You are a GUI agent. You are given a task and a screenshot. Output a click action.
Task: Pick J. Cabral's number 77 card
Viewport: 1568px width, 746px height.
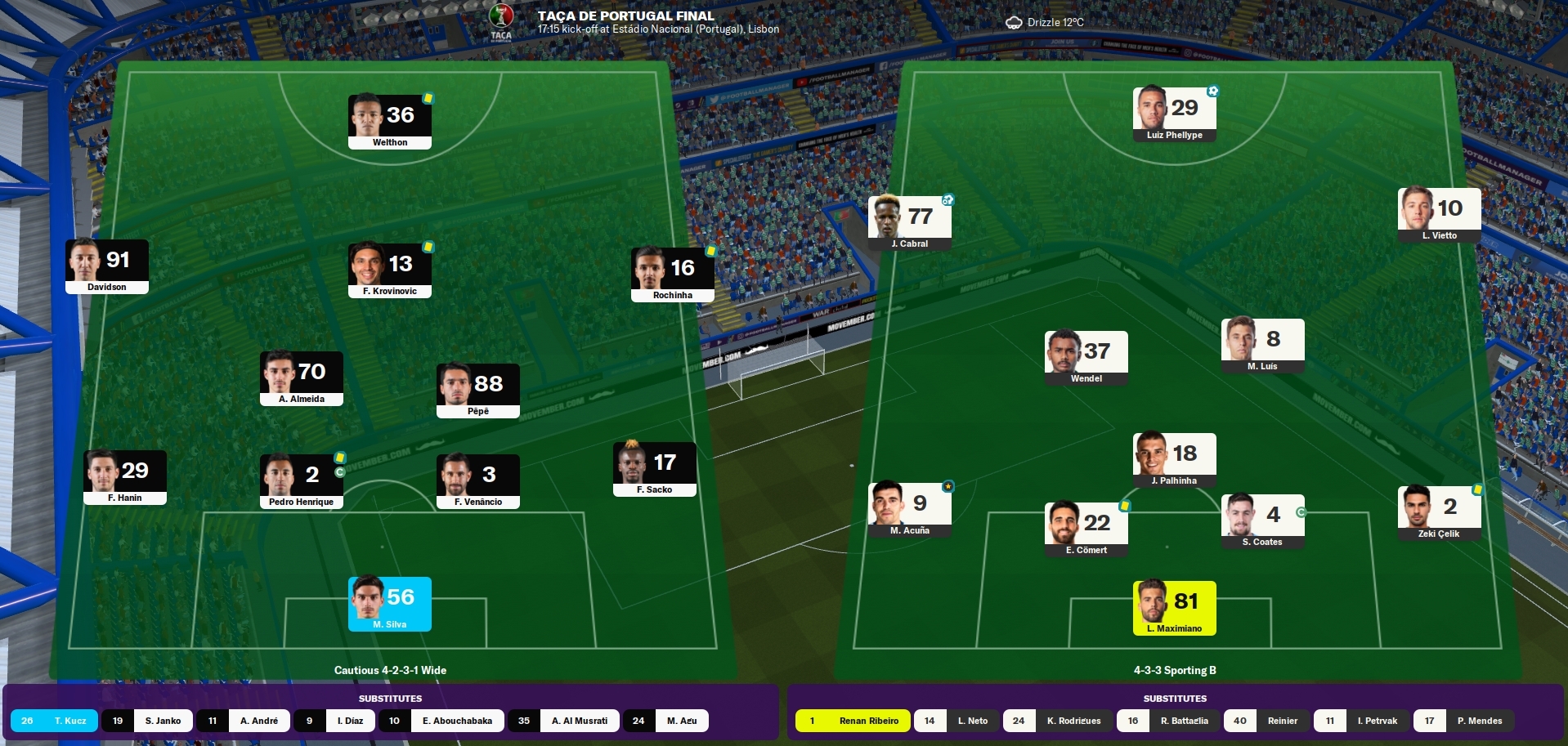pos(910,223)
